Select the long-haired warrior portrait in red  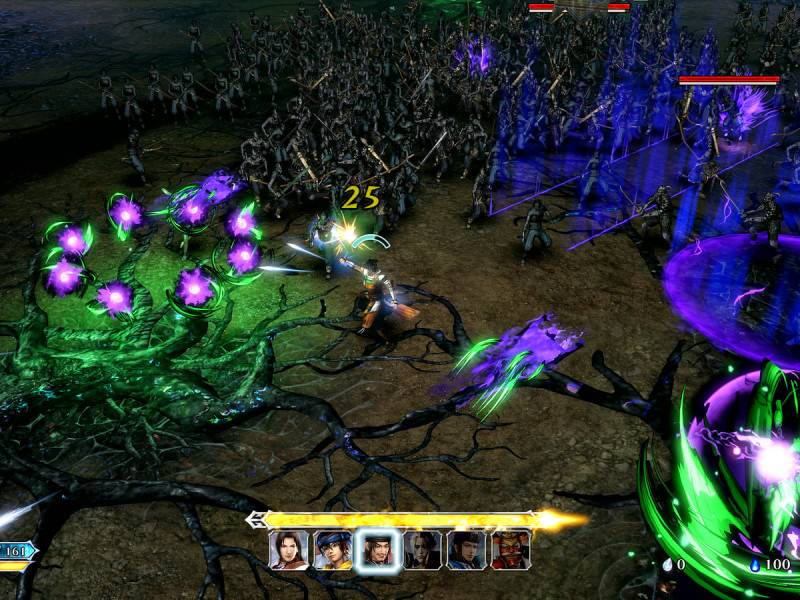(x=288, y=550)
